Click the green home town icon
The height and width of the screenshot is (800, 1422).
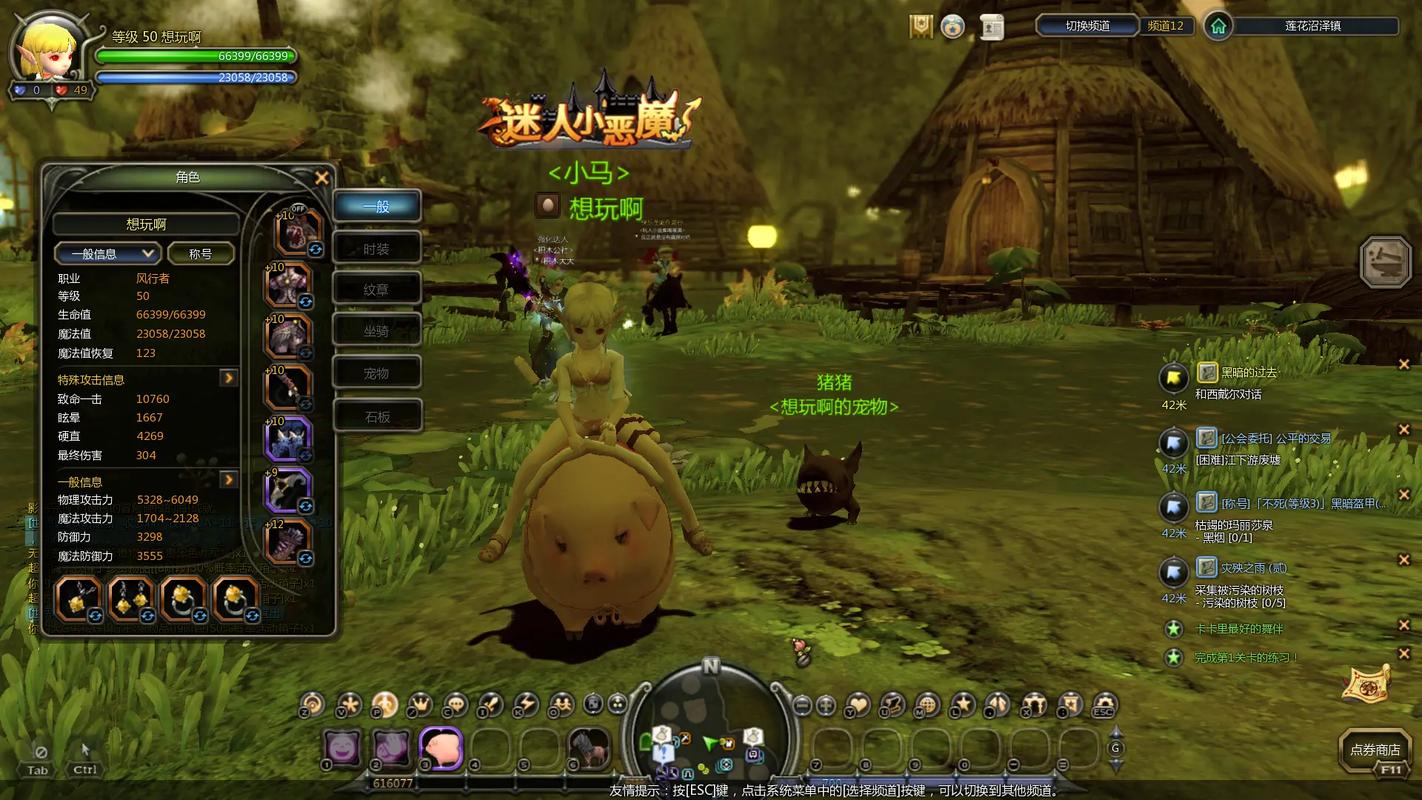(1218, 26)
